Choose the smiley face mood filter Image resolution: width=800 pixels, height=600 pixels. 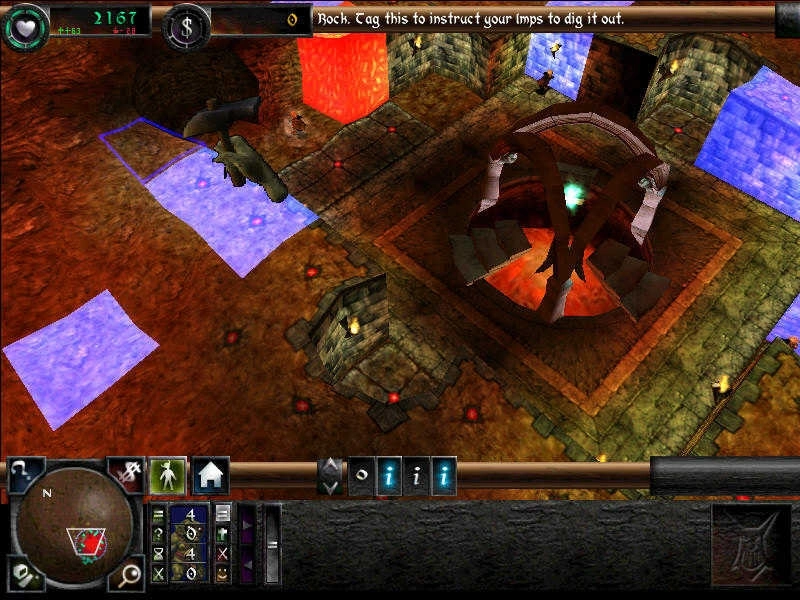[x=222, y=573]
